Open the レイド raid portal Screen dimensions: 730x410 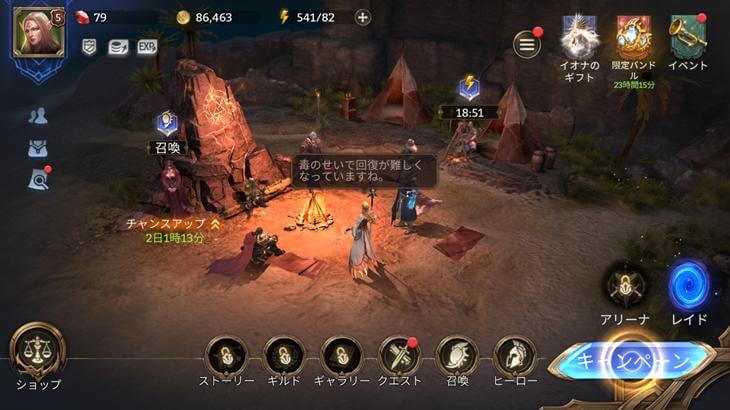click(689, 287)
